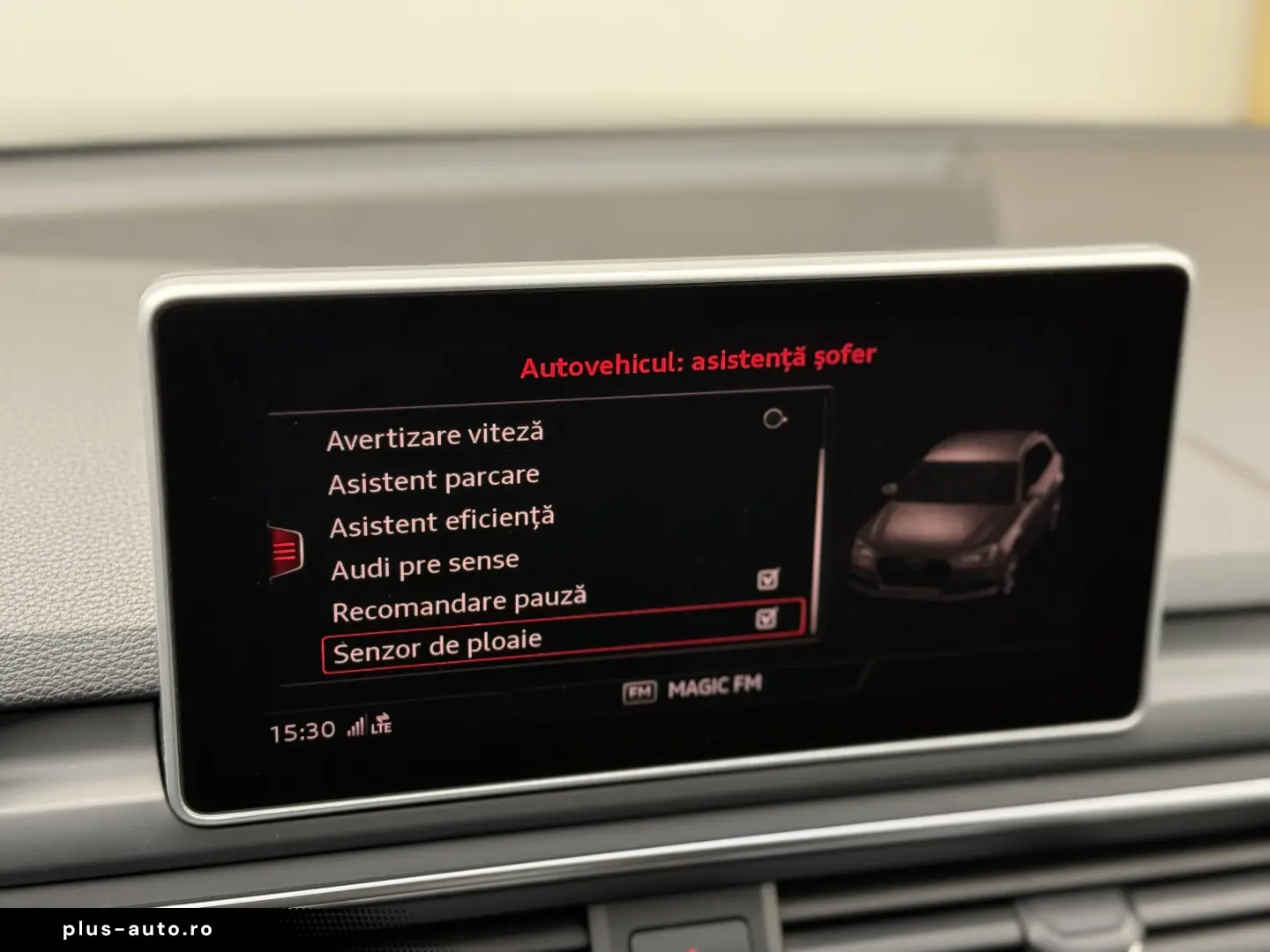Toggle the checkbox beside Audi pre sense

click(x=767, y=578)
